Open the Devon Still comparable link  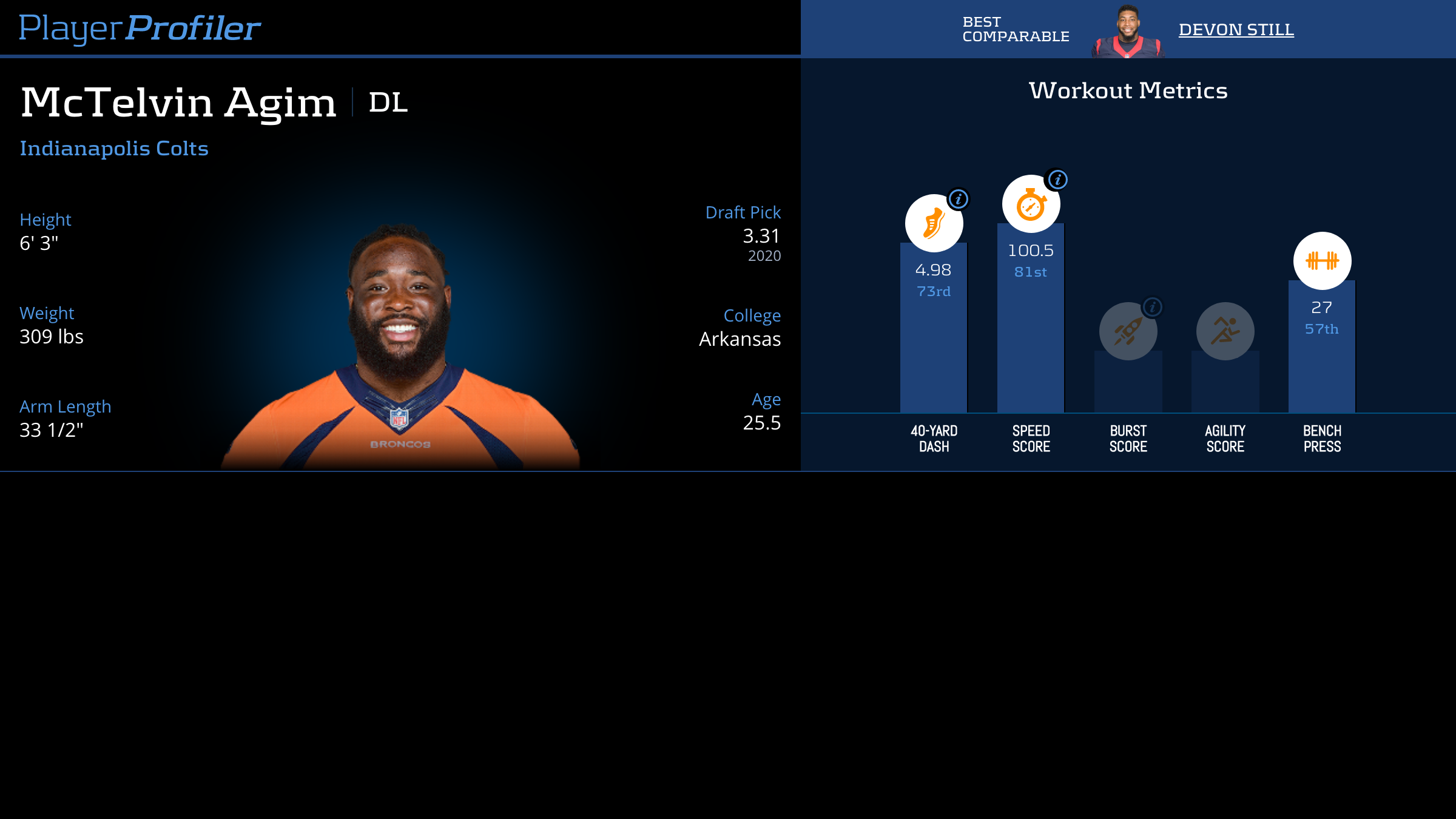click(x=1236, y=29)
